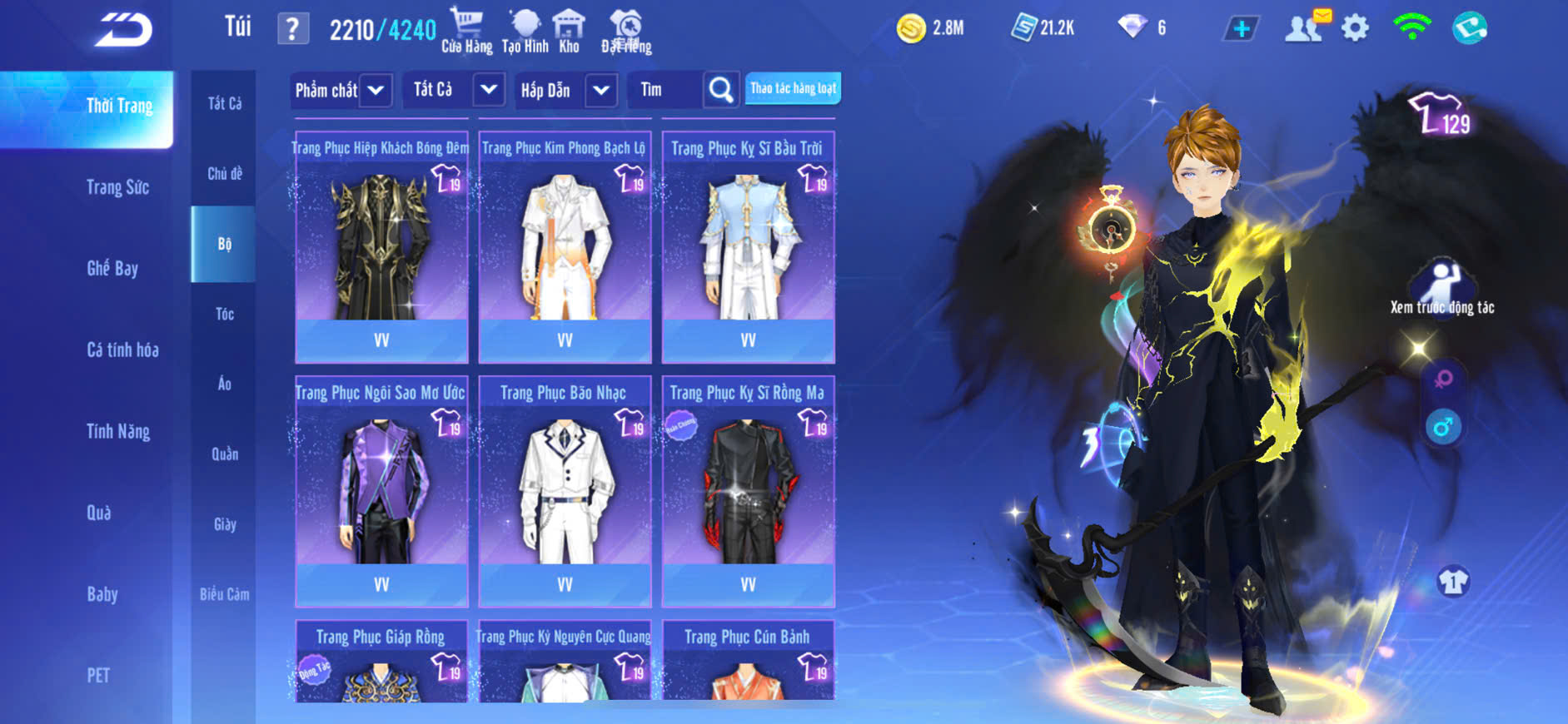Open the Tạo Hình styling menu
Viewport: 1568px width, 724px height.
coord(525,30)
